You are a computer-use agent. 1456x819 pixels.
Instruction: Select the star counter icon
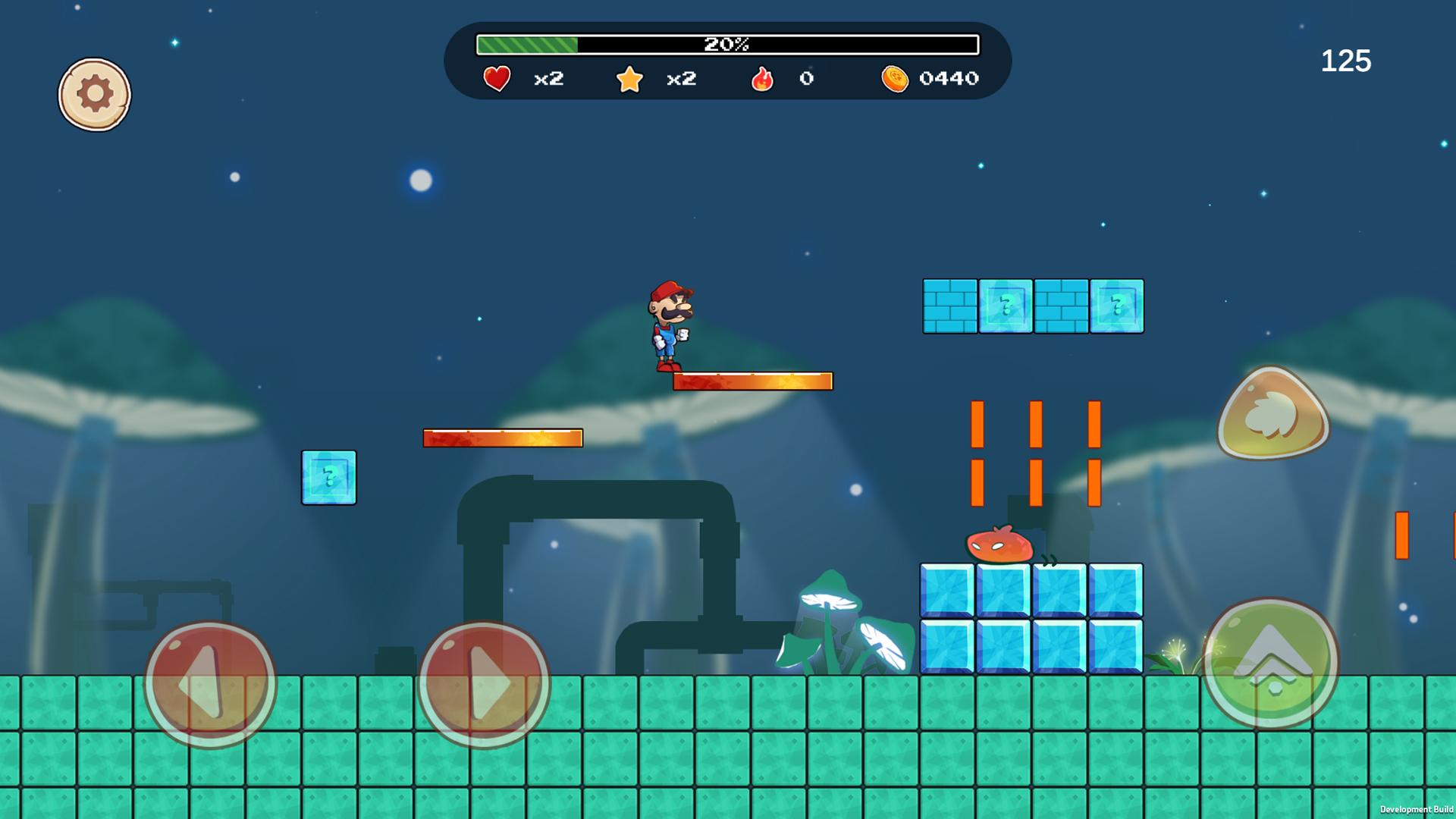coord(629,78)
